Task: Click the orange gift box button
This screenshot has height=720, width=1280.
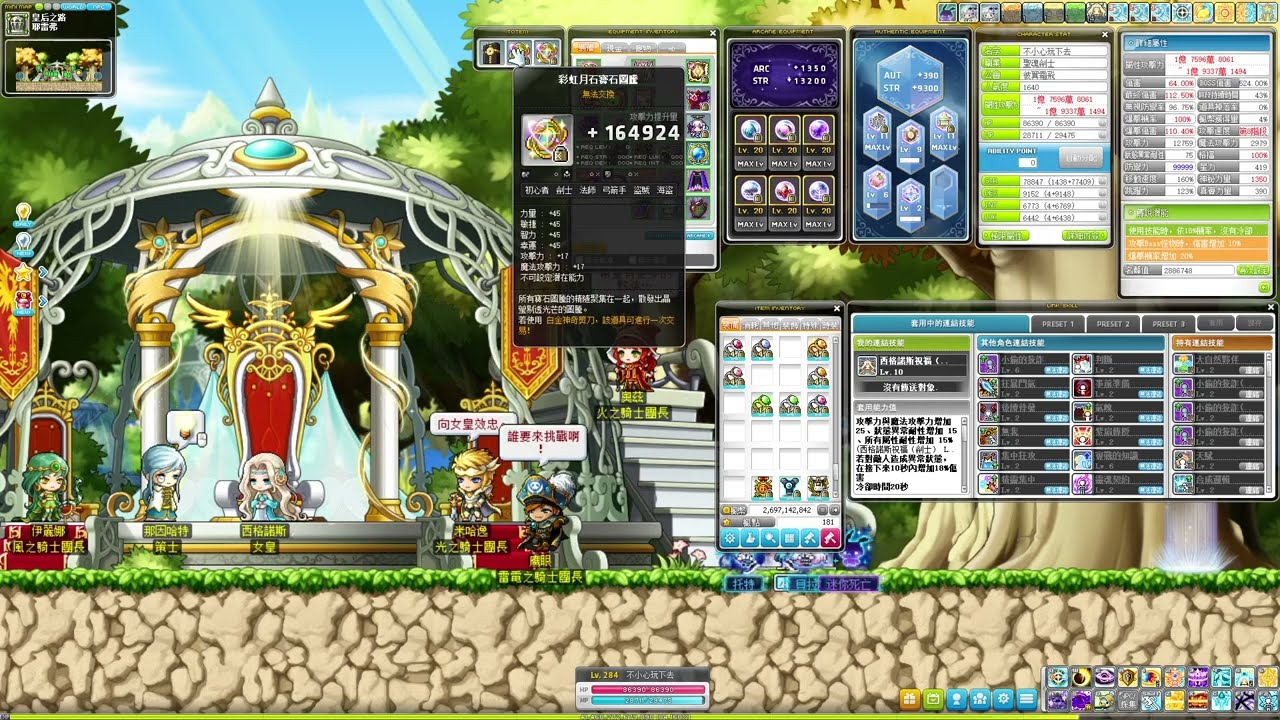Action: pos(909,699)
